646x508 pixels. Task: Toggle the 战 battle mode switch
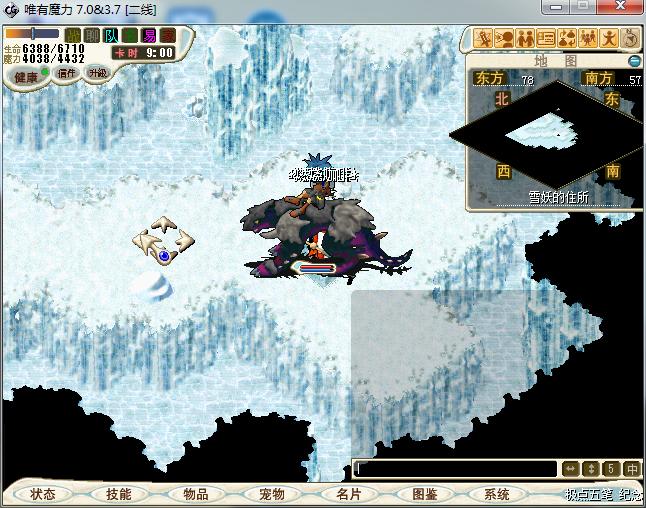(73, 35)
